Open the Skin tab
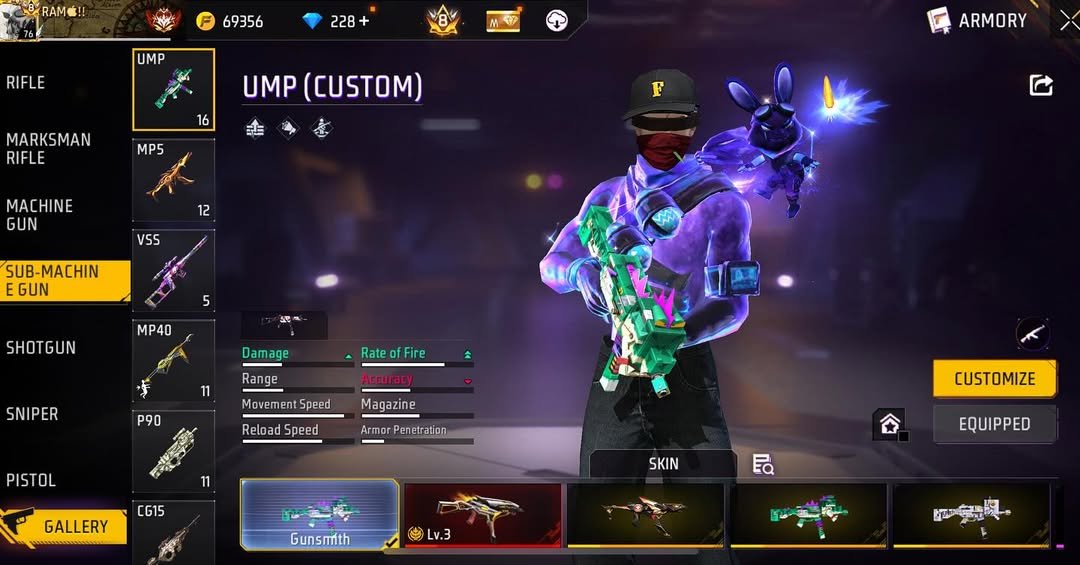Screen dimensions: 1080x565 (x=663, y=464)
